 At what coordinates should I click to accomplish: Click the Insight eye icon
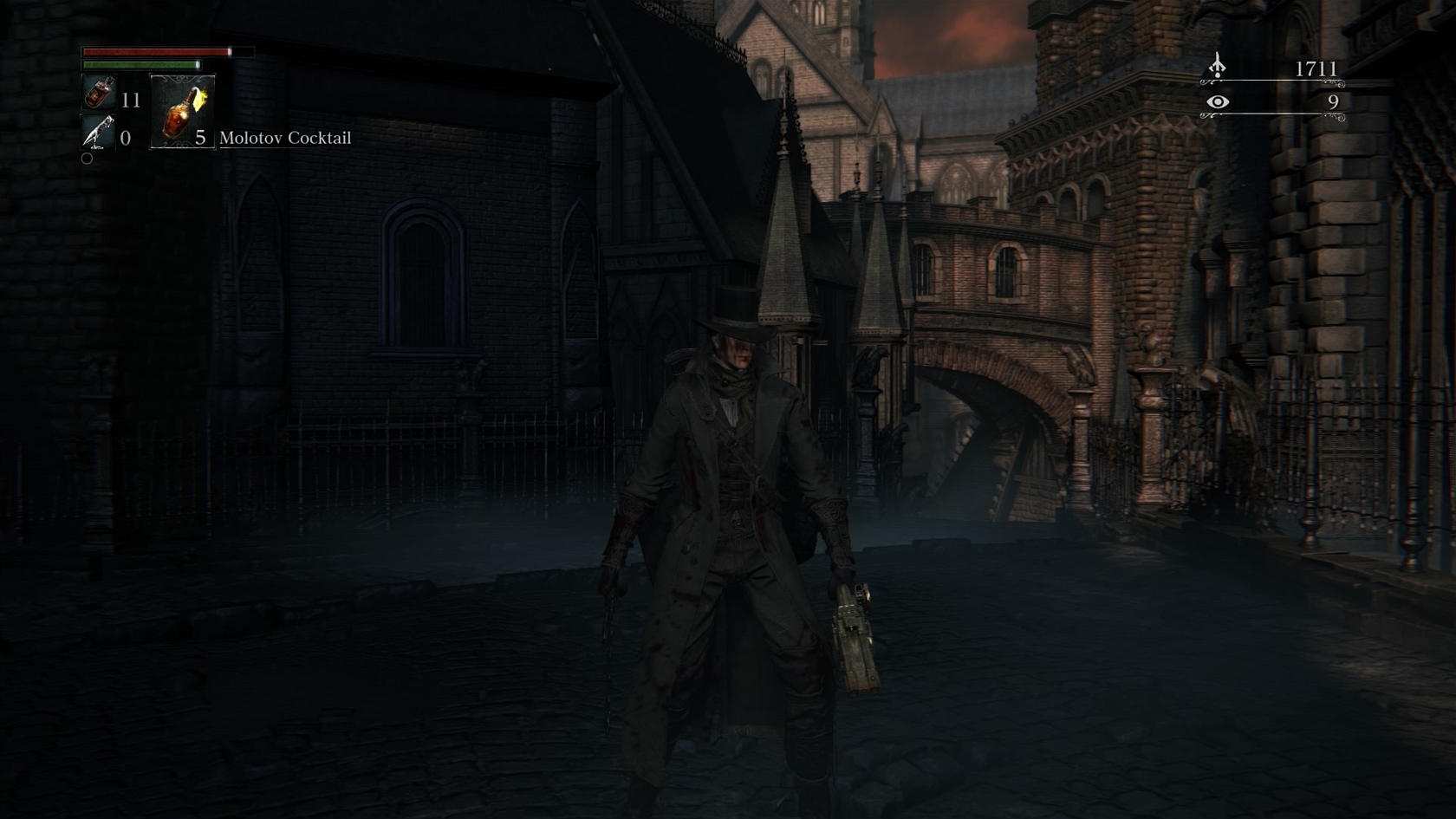click(x=1218, y=102)
